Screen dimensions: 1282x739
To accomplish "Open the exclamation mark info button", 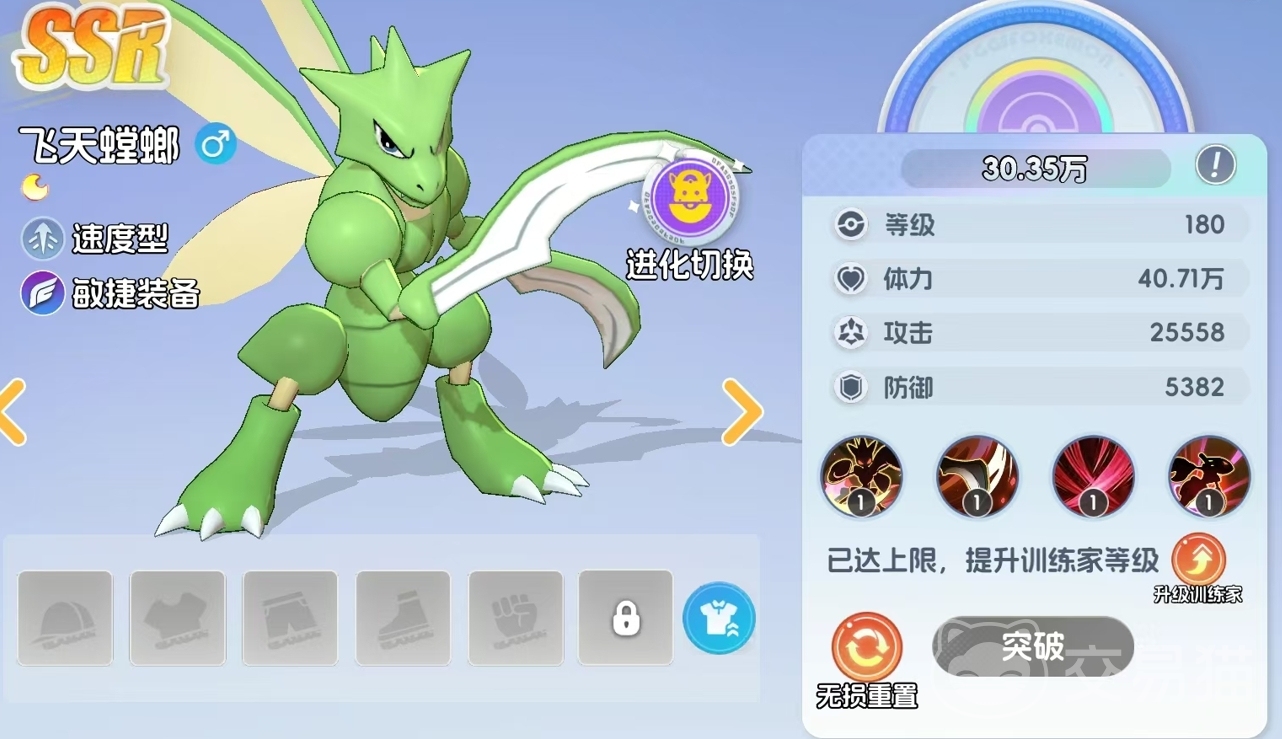I will (x=1215, y=165).
